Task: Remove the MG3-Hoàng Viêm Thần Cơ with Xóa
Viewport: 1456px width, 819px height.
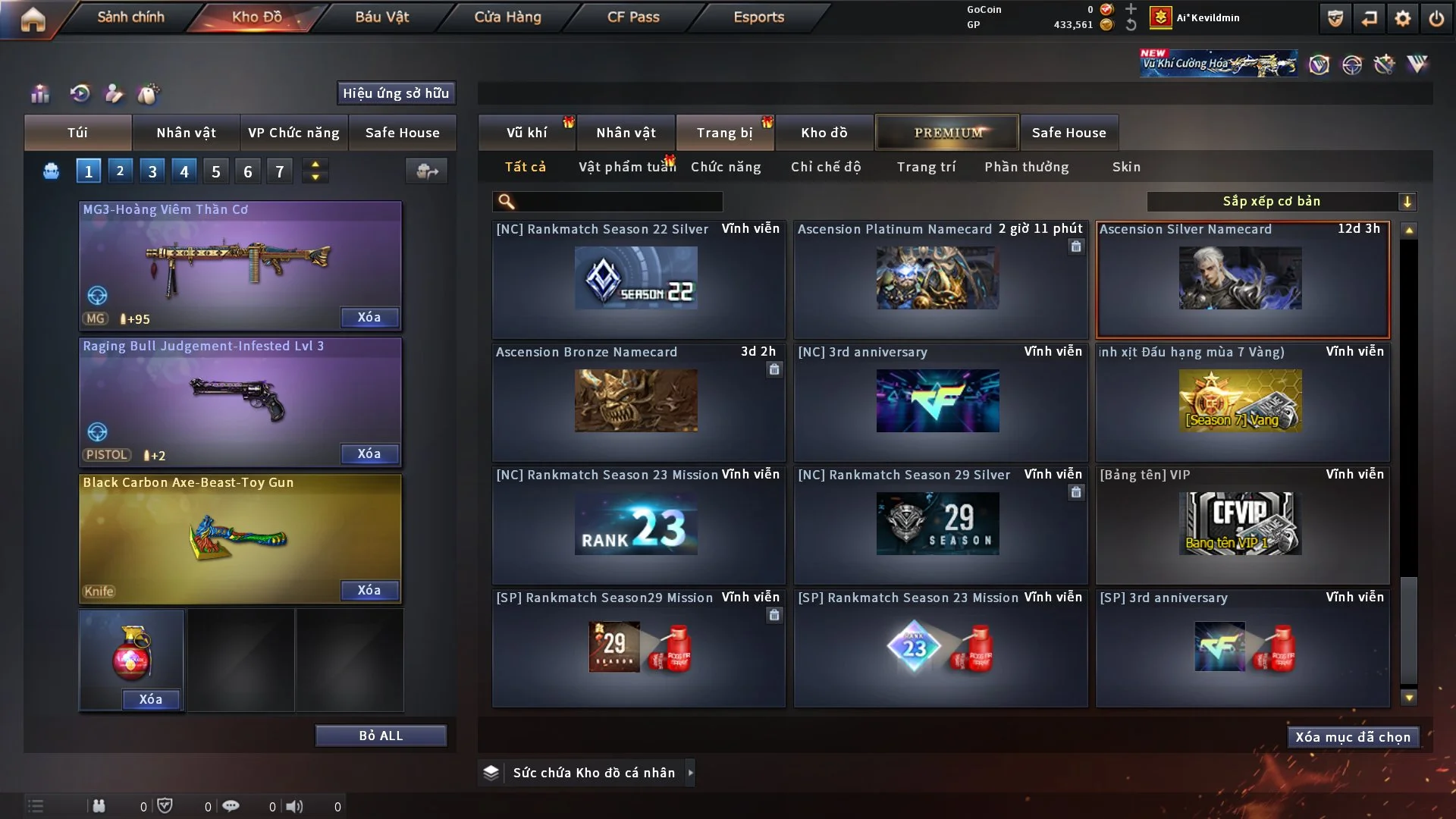Action: pyautogui.click(x=369, y=317)
